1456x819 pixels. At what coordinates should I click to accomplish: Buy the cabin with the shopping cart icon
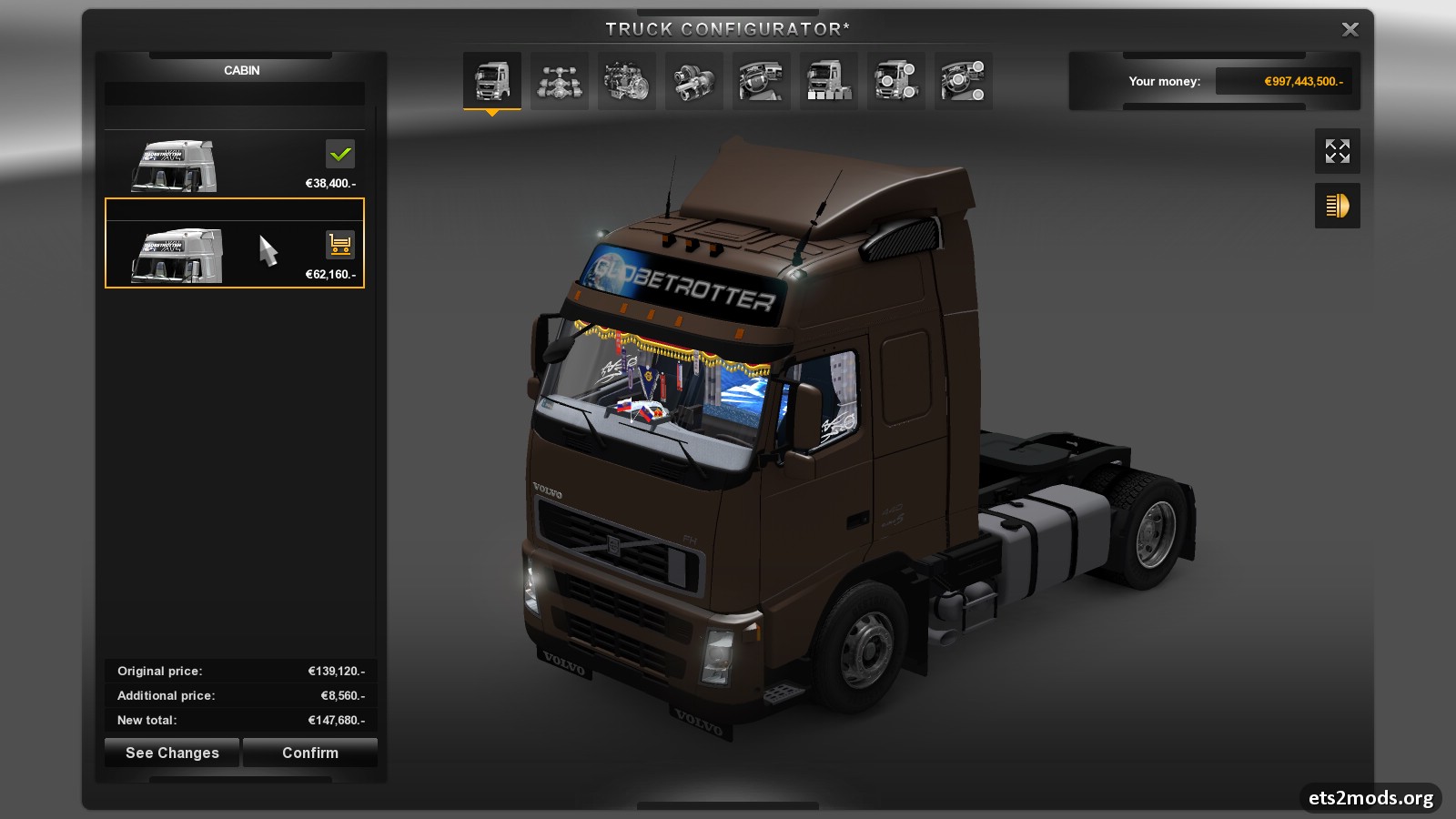click(x=339, y=244)
